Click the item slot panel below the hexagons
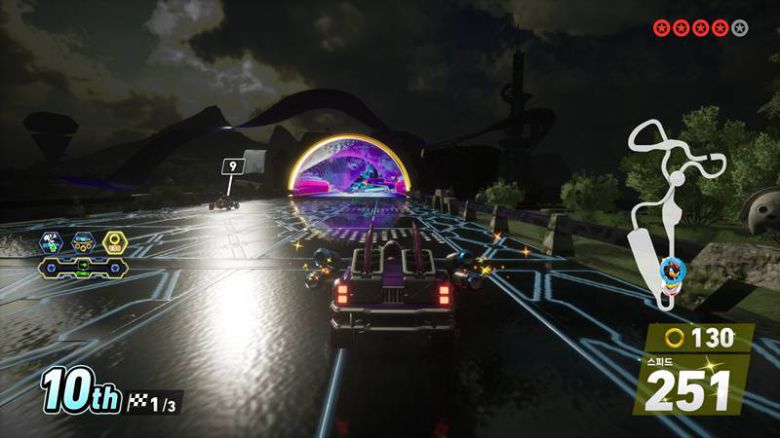780x438 pixels. click(83, 267)
